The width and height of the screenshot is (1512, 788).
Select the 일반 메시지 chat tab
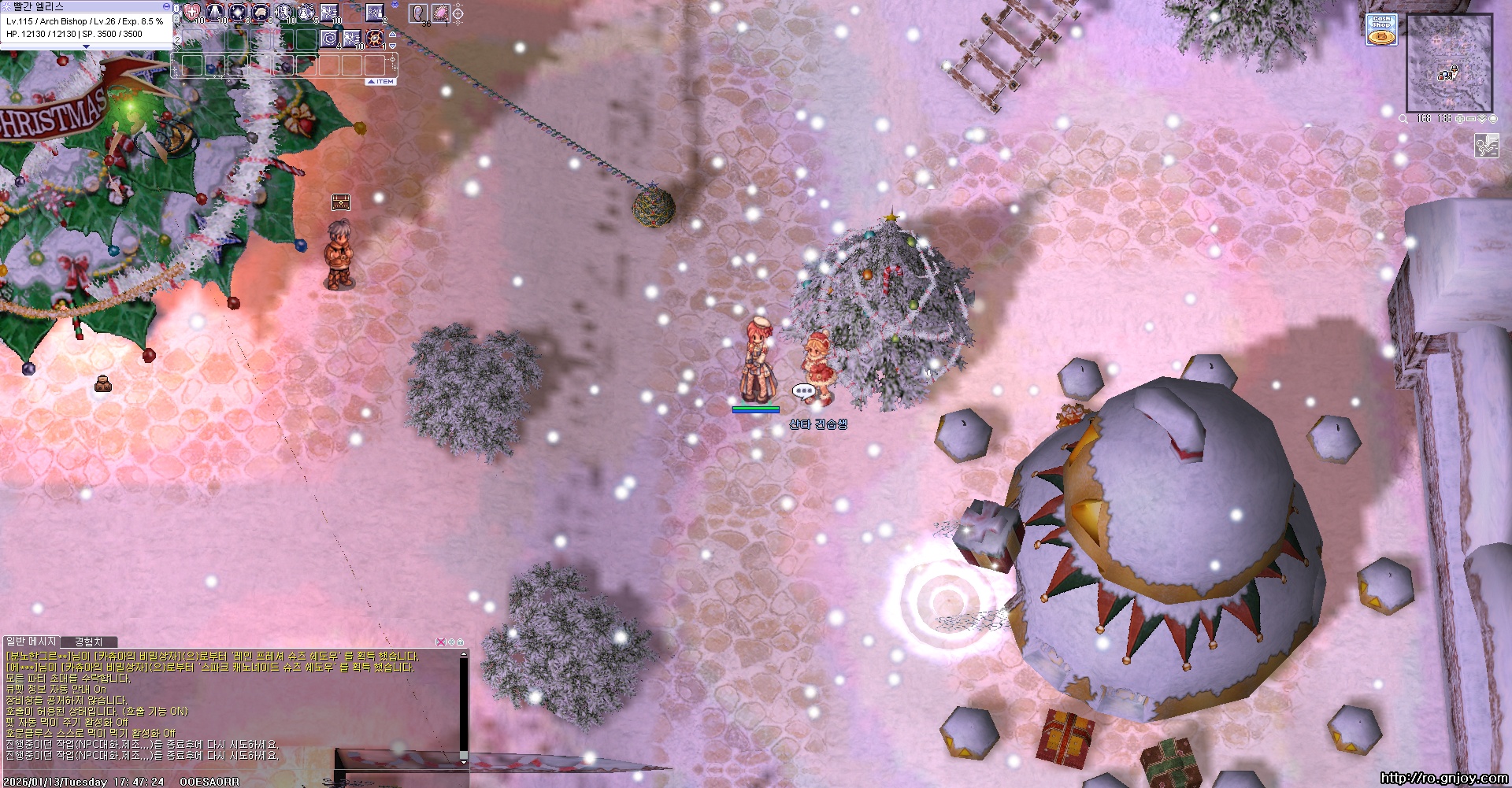point(31,642)
